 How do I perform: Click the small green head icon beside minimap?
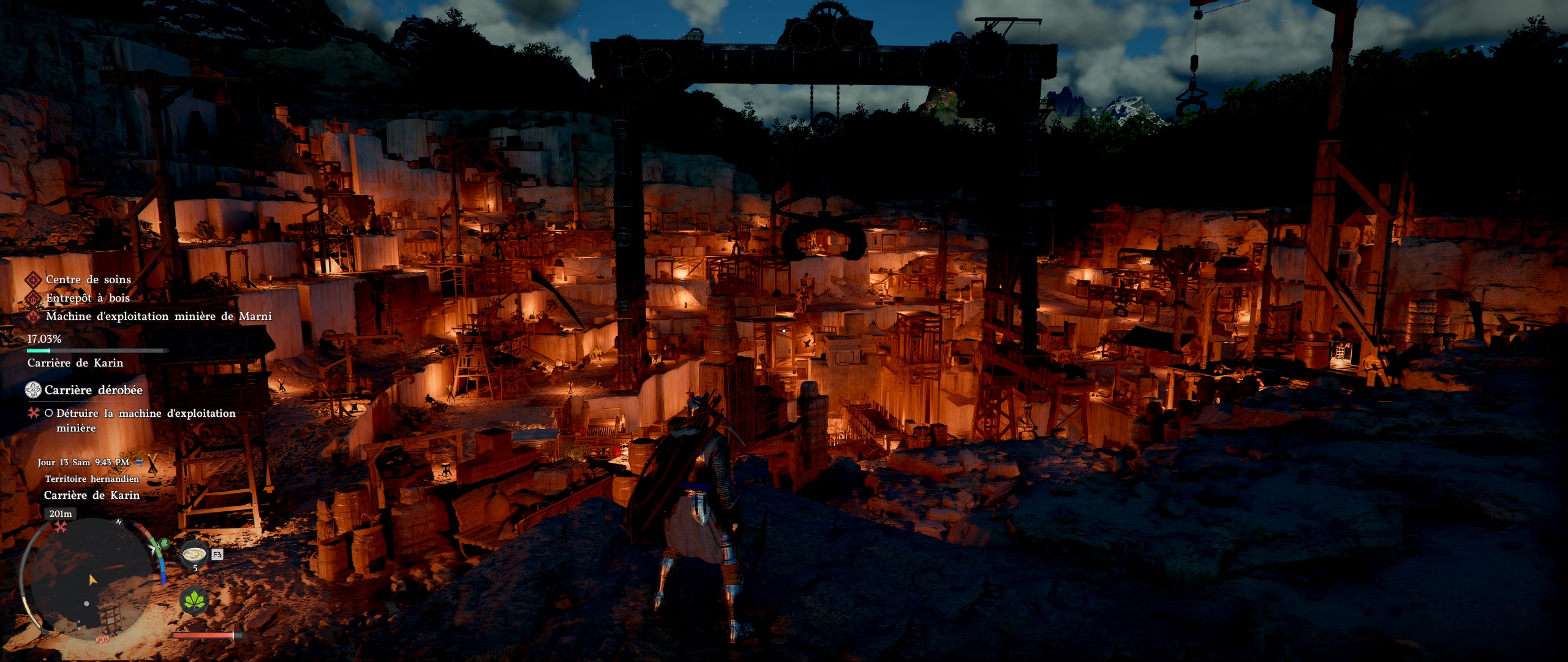click(x=164, y=544)
